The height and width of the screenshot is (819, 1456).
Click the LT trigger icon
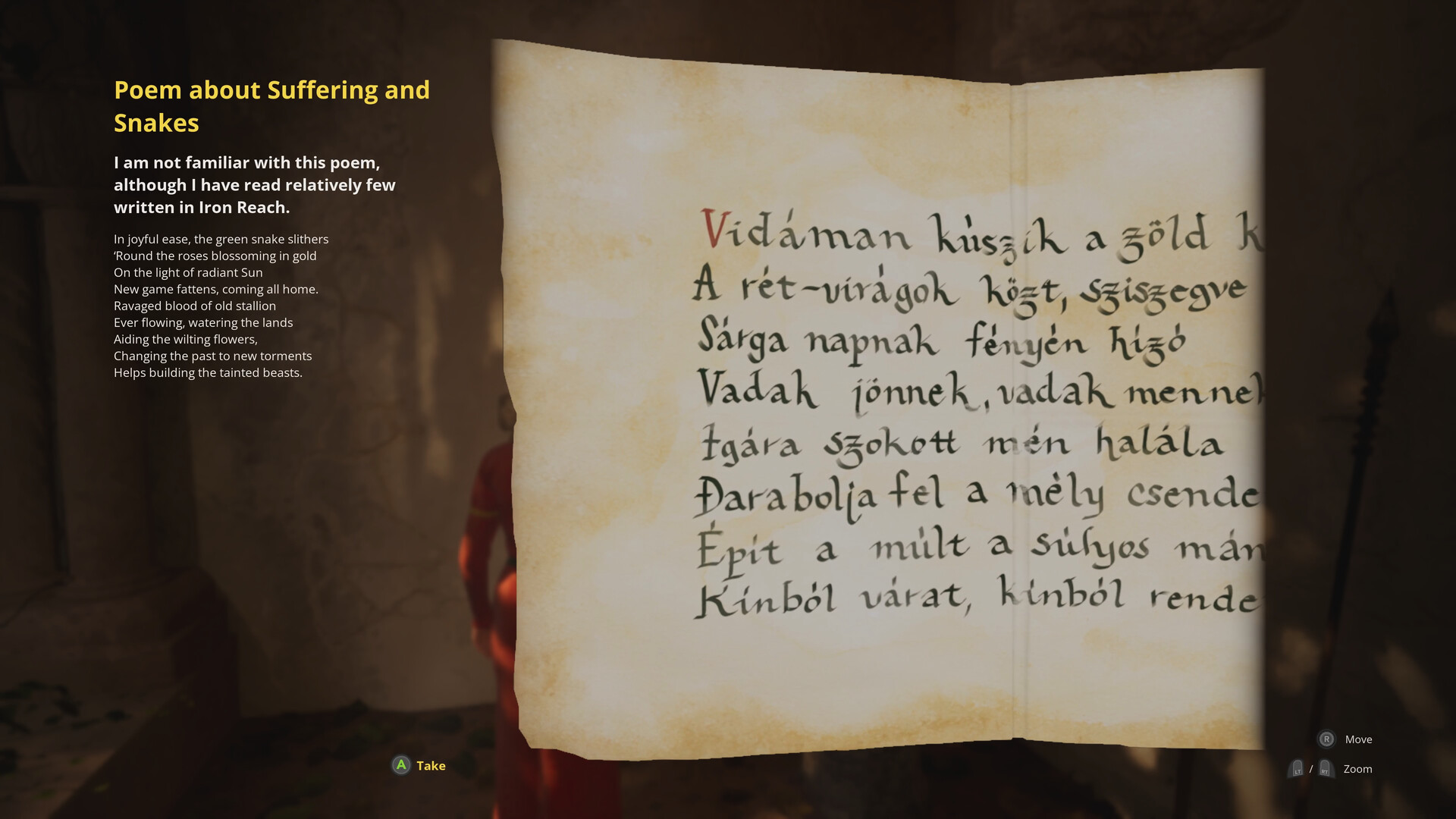tap(1298, 768)
